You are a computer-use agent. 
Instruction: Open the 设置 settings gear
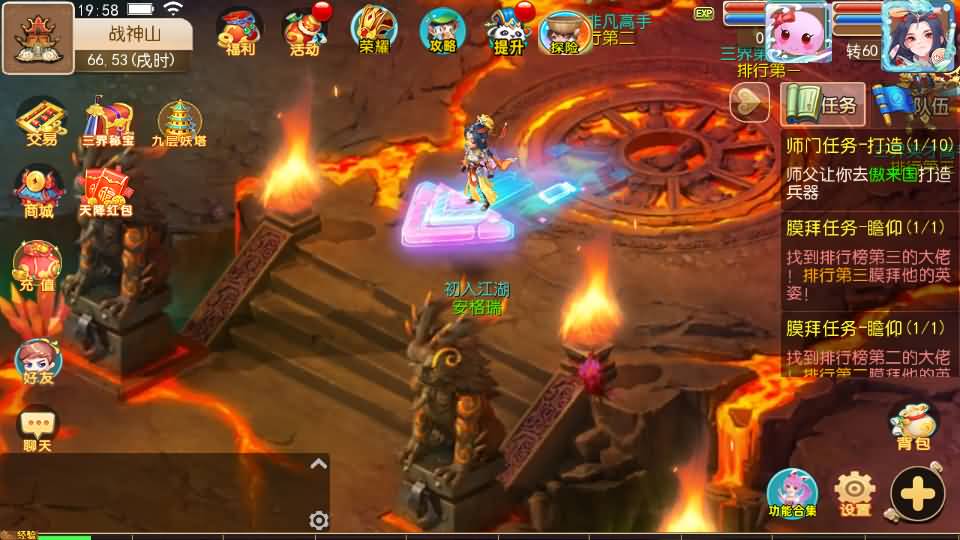point(855,493)
